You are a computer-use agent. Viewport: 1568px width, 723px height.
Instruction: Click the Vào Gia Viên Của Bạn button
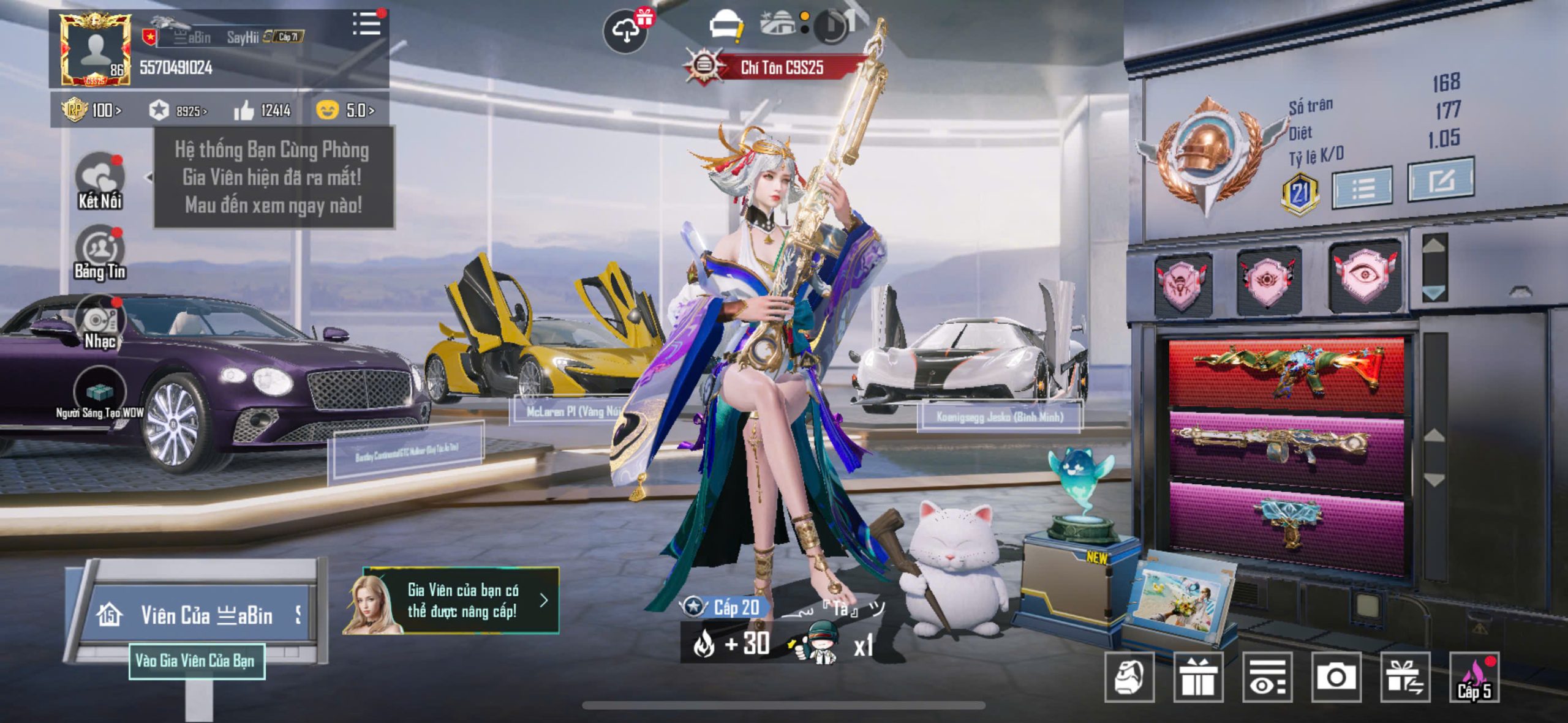[x=197, y=661]
